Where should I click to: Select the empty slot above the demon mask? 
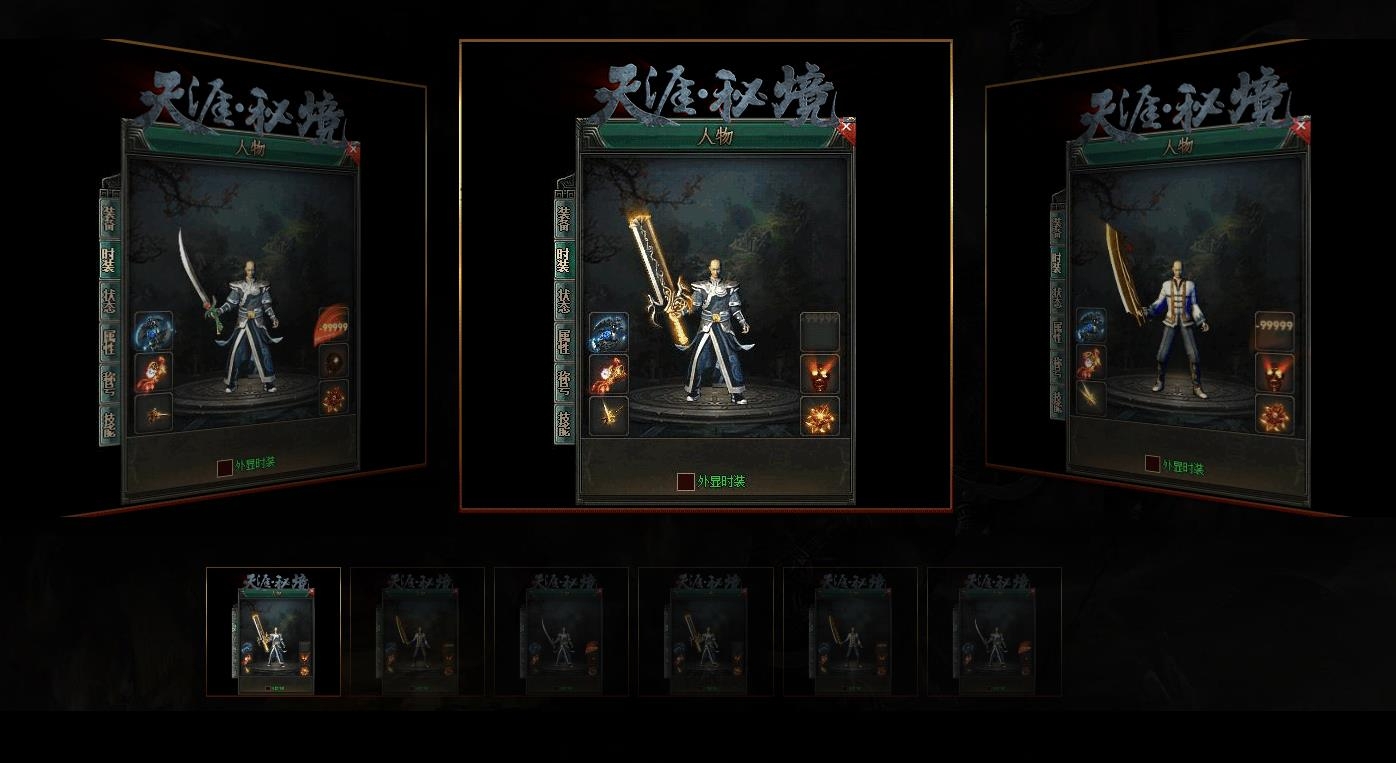coord(819,331)
